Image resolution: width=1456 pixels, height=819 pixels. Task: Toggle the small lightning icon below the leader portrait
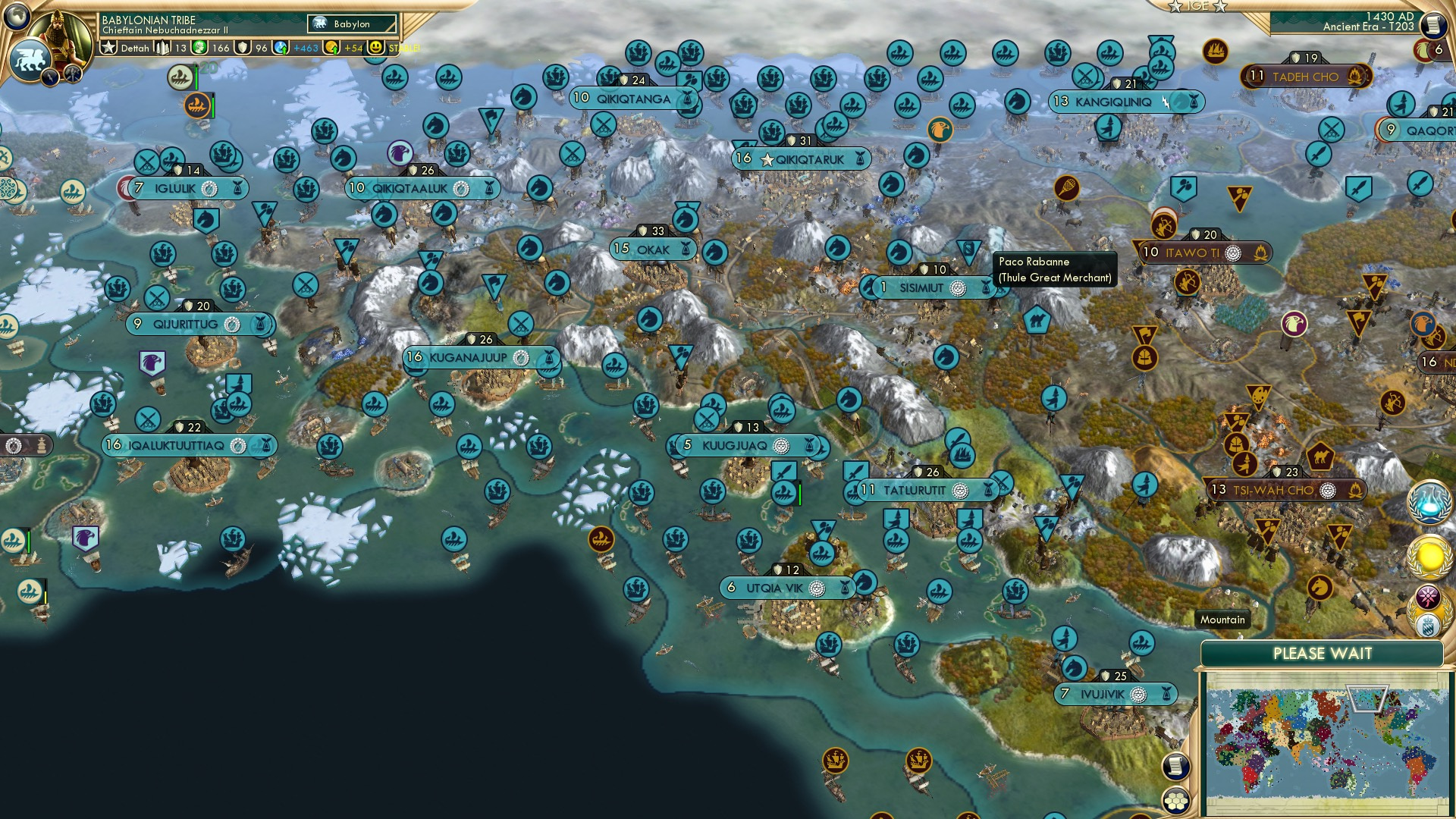[x=49, y=76]
